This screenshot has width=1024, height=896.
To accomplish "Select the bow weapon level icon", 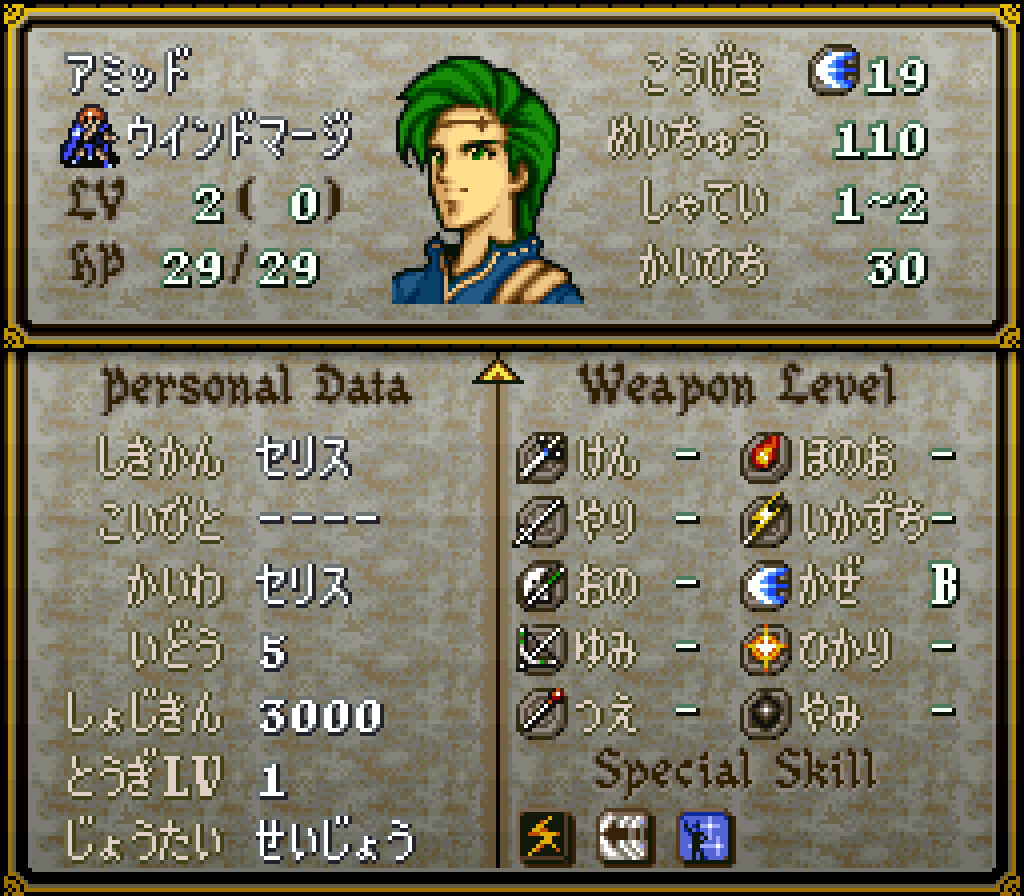I will 541,650.
